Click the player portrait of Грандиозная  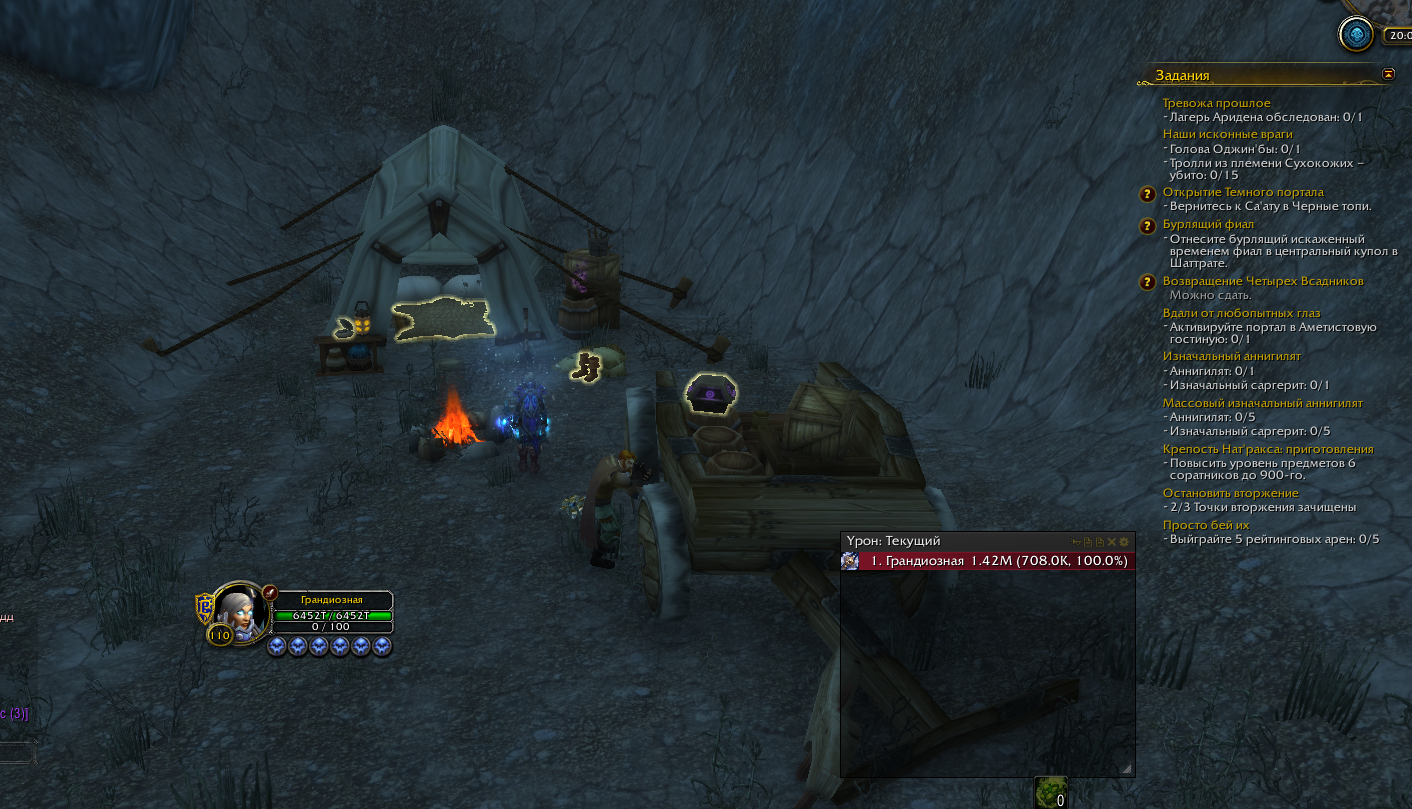pyautogui.click(x=243, y=611)
